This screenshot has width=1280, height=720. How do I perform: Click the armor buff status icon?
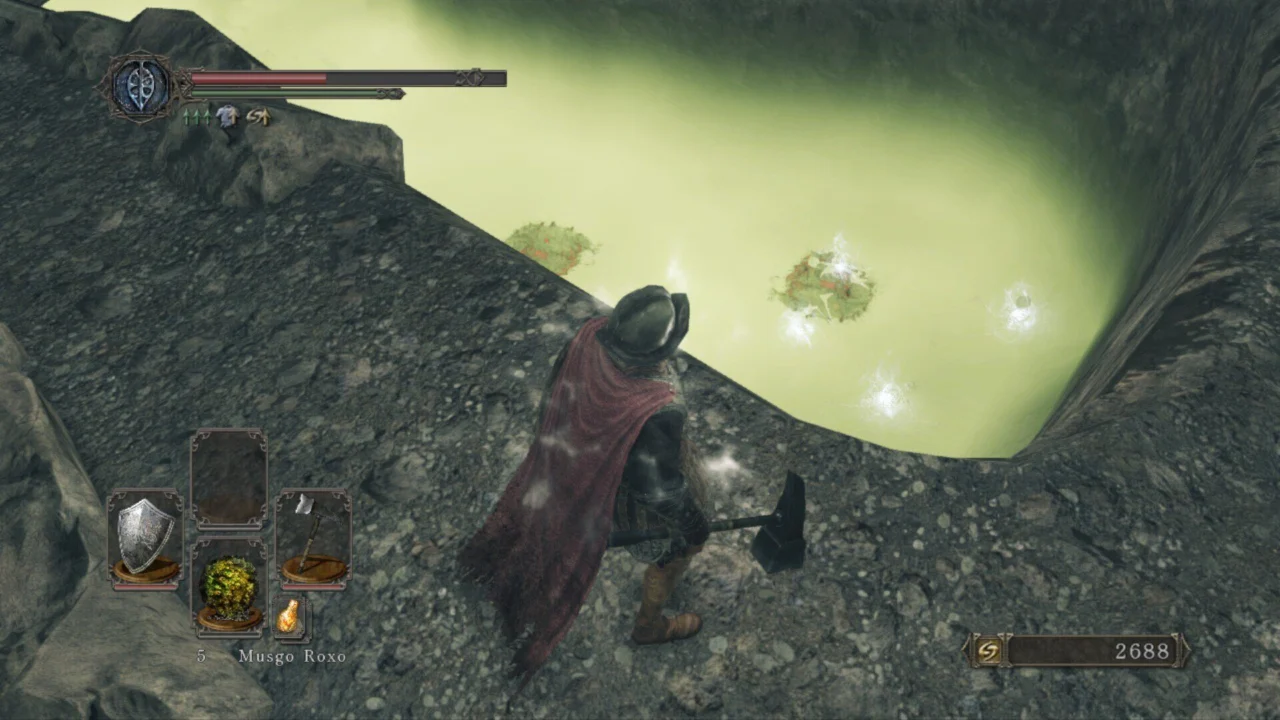pyautogui.click(x=228, y=116)
